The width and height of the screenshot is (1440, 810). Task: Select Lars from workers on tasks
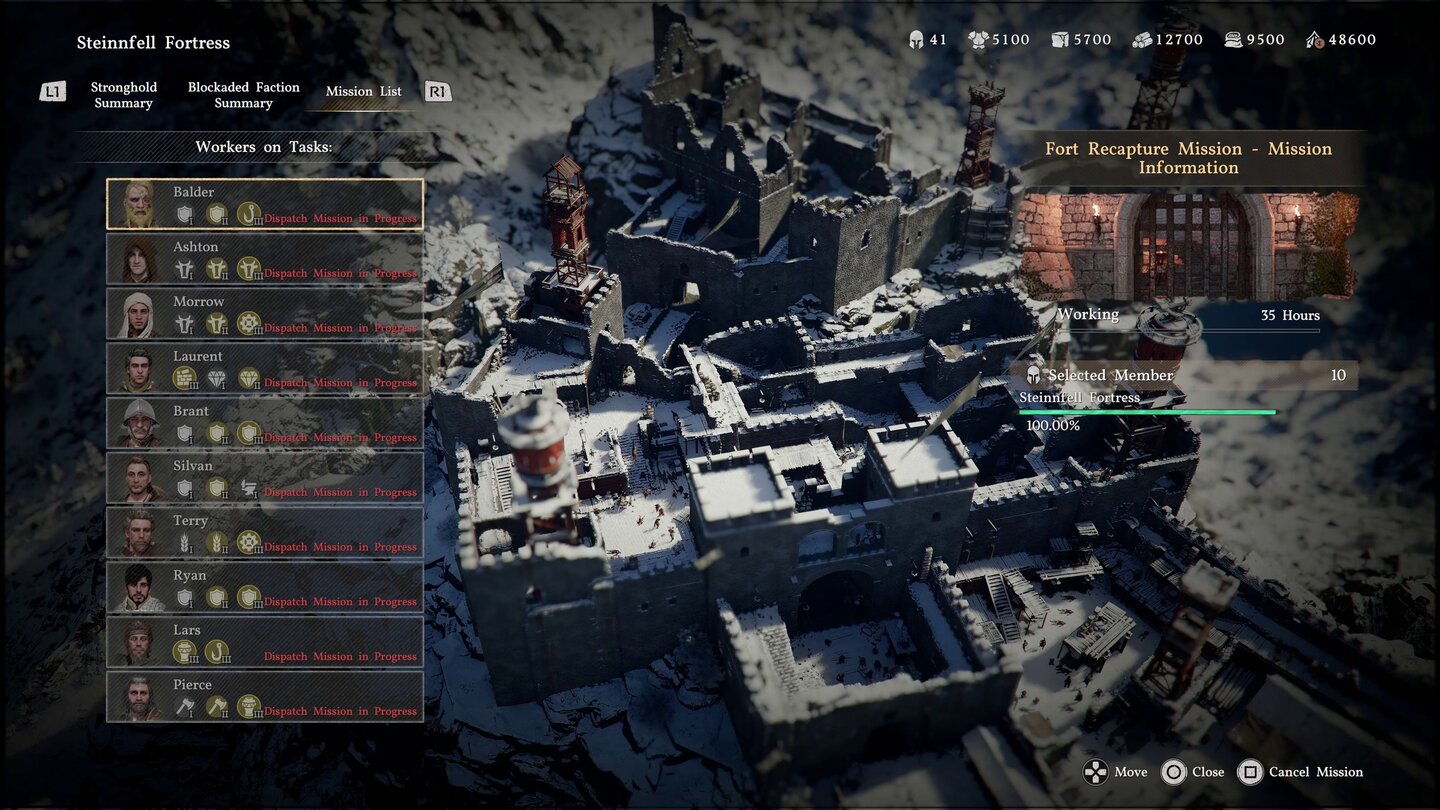[x=265, y=642]
